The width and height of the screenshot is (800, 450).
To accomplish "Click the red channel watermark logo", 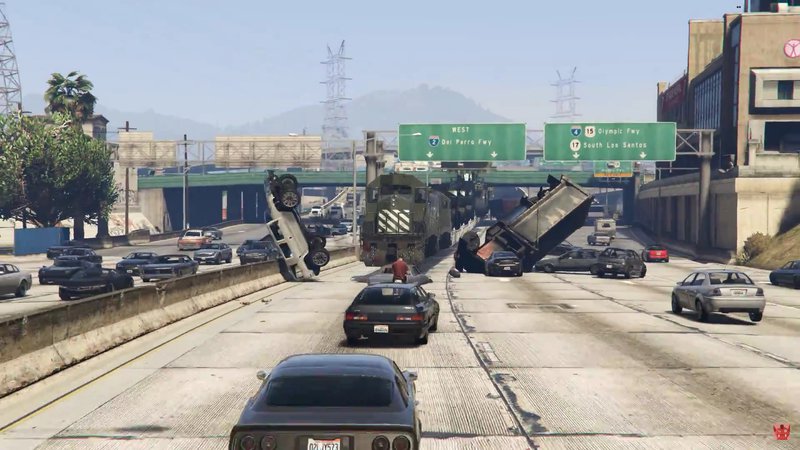I will click(x=781, y=432).
